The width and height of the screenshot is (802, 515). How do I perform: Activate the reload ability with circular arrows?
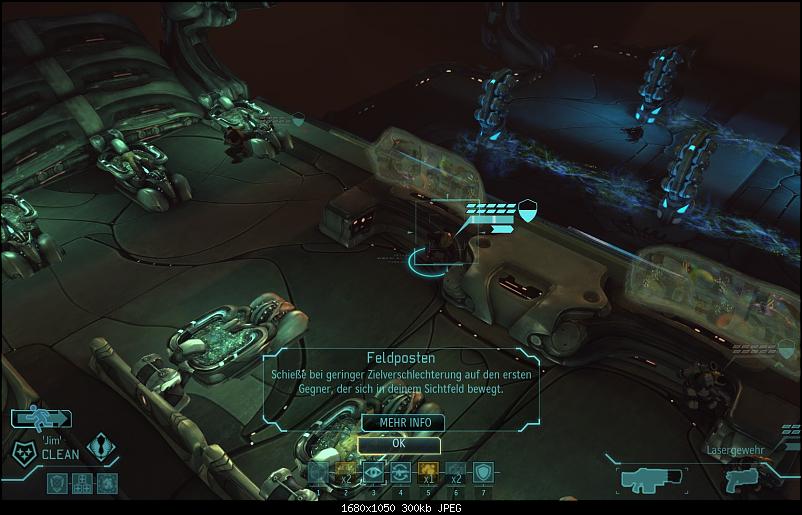(400, 473)
